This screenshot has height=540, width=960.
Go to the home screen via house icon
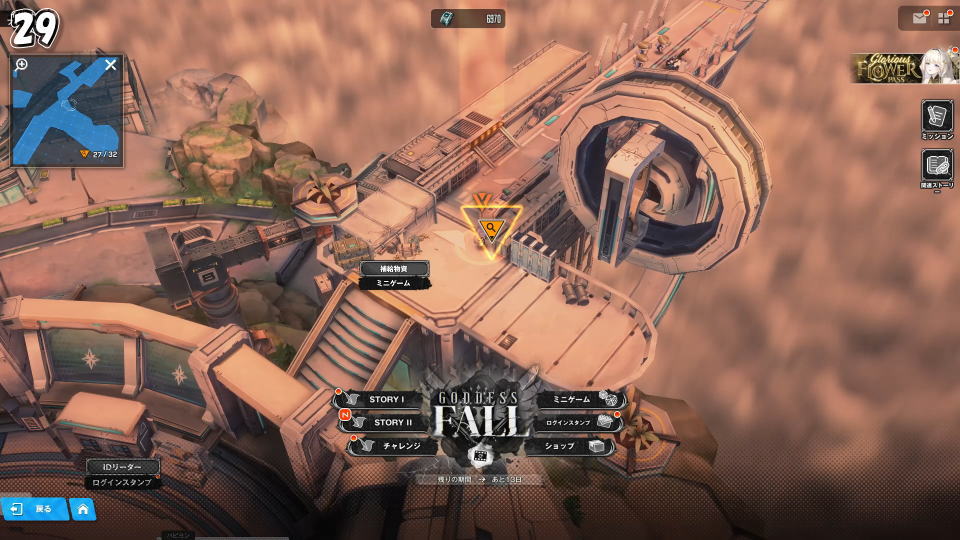pyautogui.click(x=83, y=509)
